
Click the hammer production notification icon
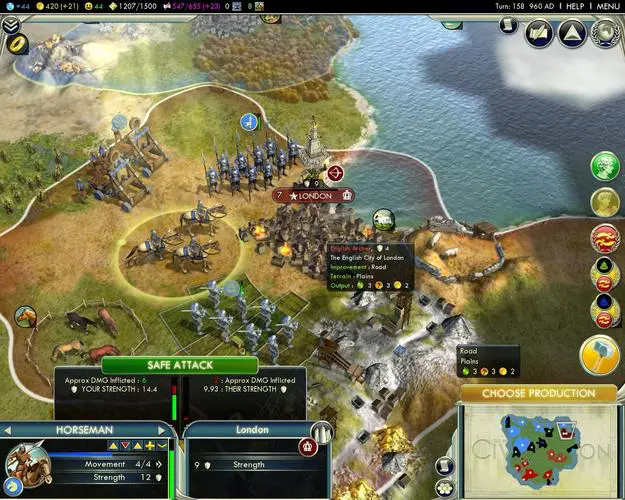pos(599,355)
